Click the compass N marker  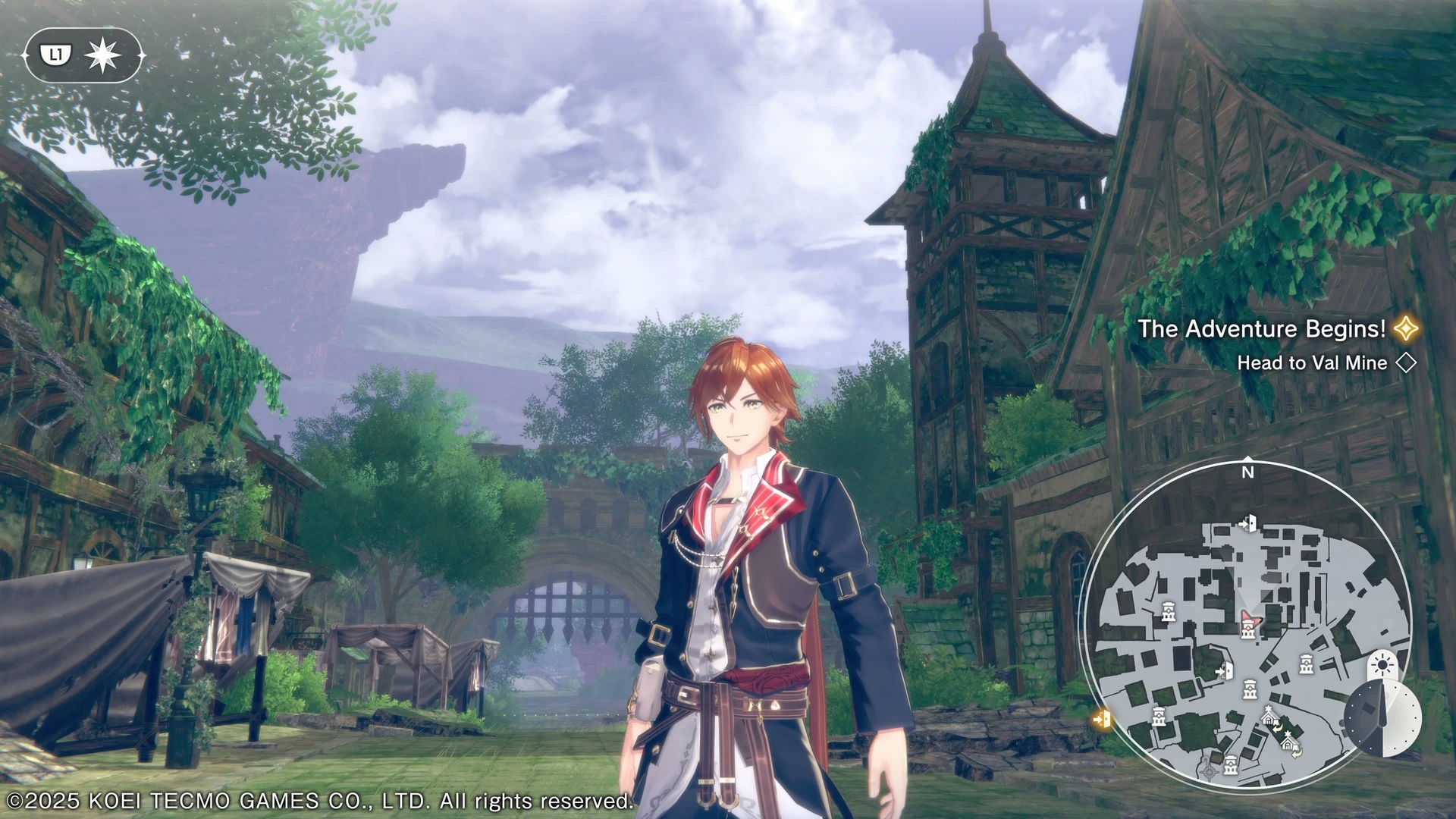(x=1247, y=472)
